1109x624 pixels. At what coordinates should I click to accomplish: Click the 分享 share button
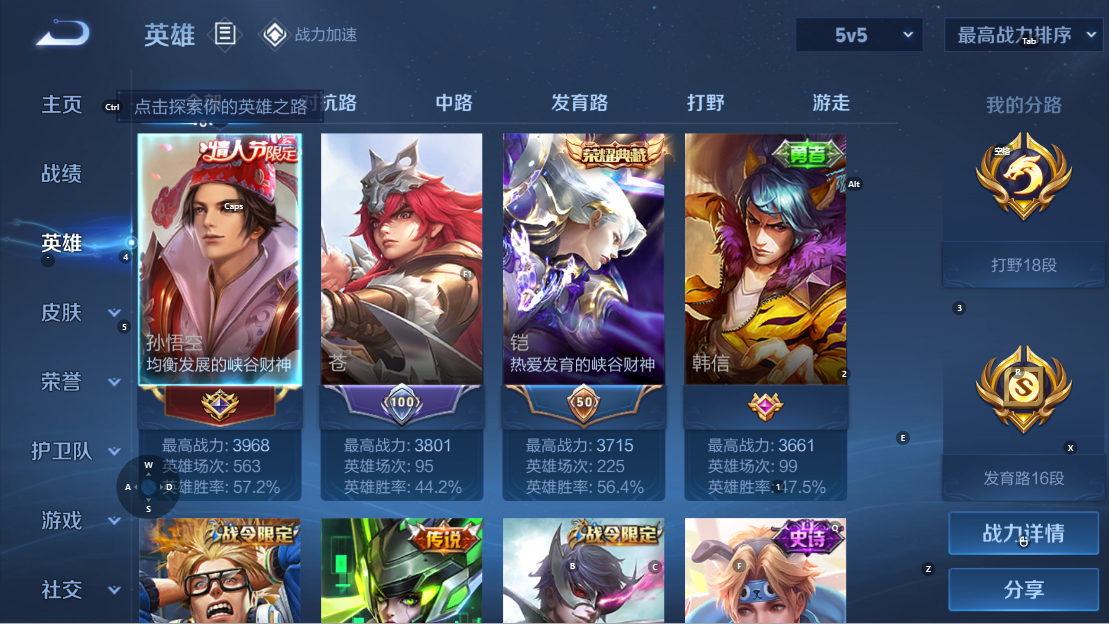coord(1023,590)
